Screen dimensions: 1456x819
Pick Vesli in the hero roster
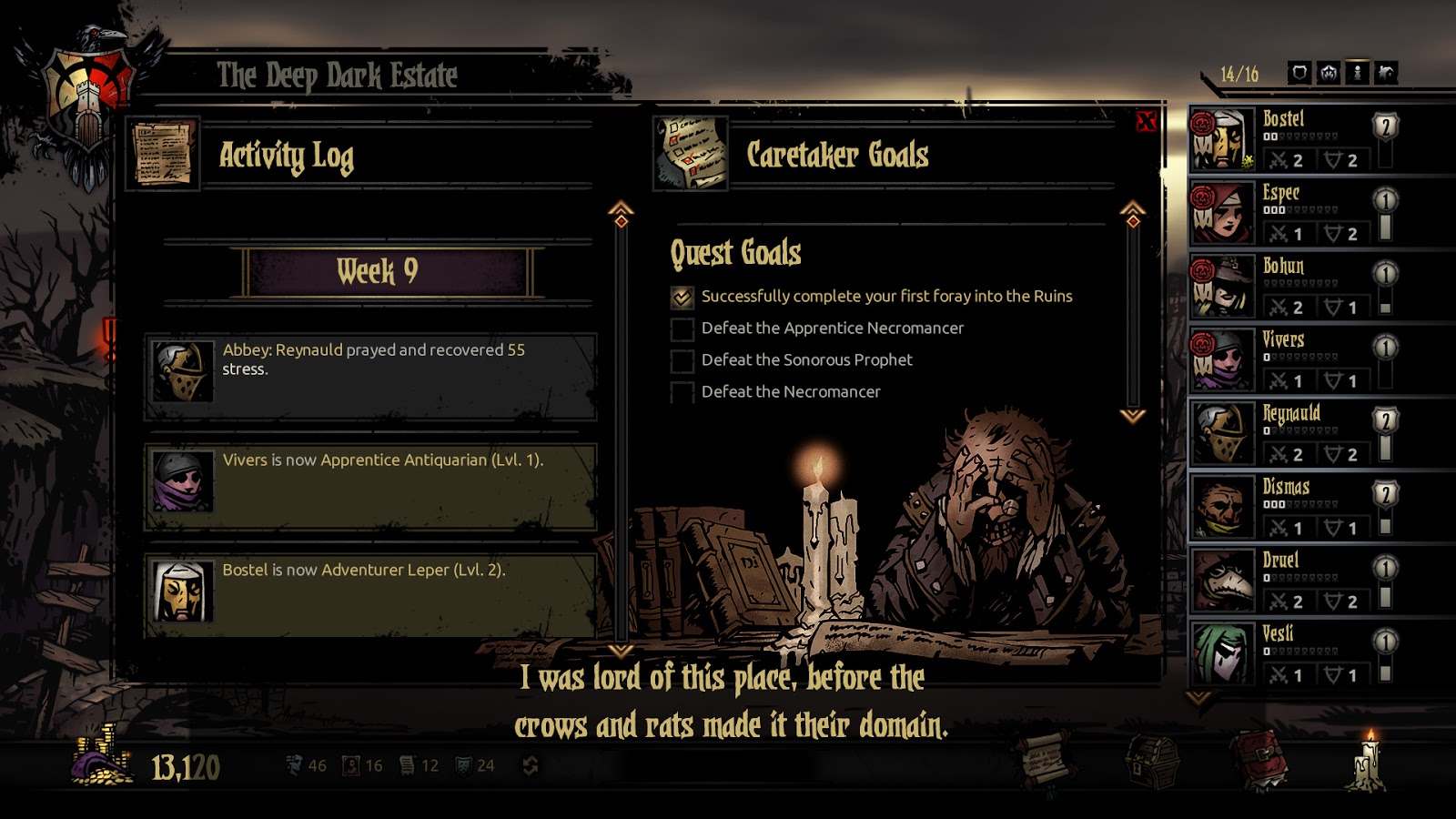click(1292, 654)
